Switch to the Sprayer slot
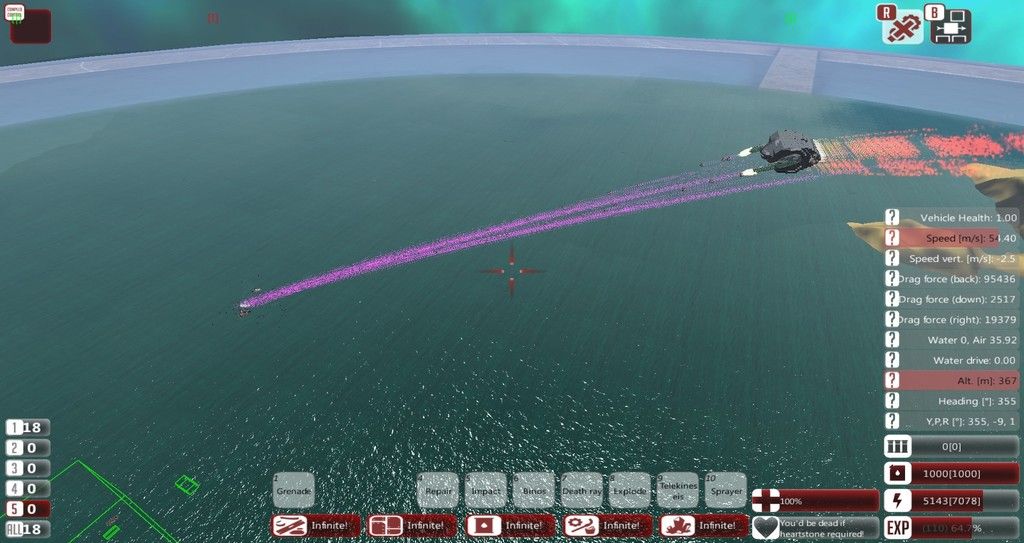The image size is (1024, 543). 726,490
